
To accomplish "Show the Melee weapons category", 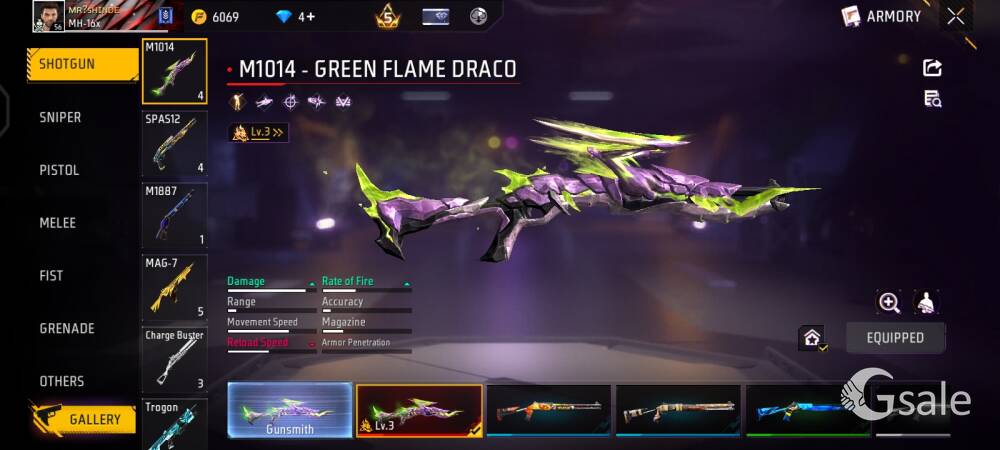I will (x=57, y=223).
